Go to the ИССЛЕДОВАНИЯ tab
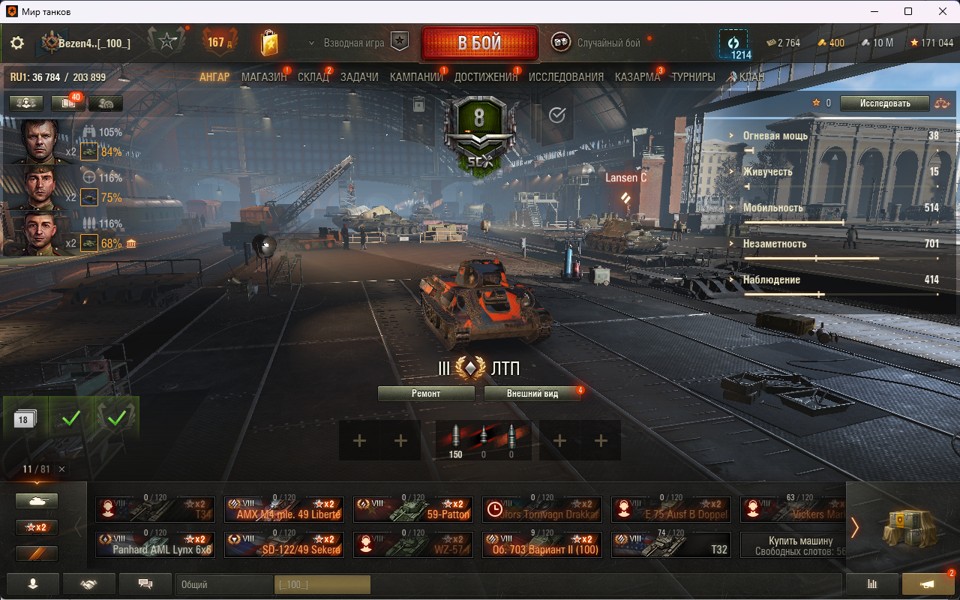960x600 pixels. pyautogui.click(x=566, y=77)
